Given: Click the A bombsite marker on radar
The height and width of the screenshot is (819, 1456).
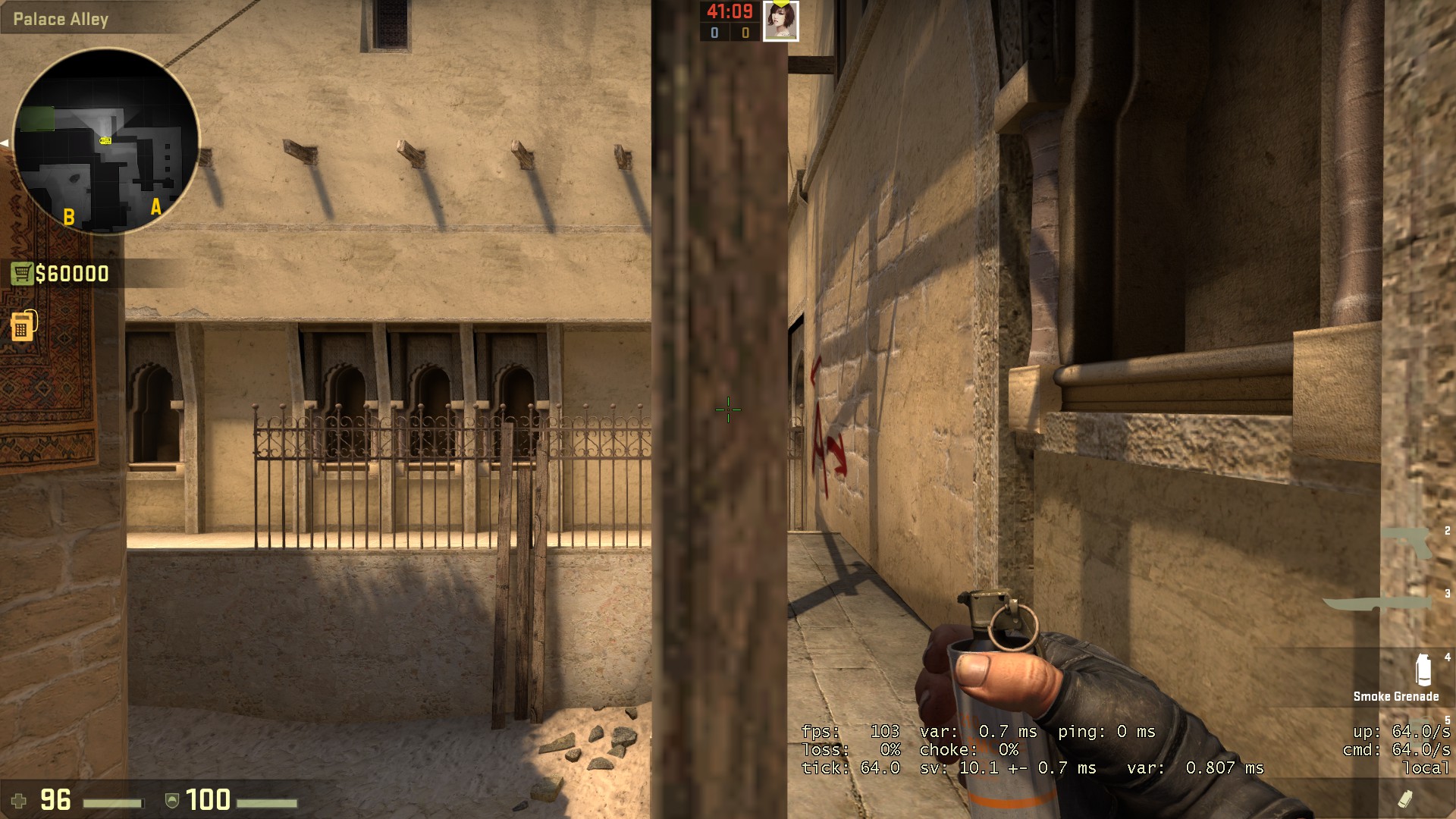Looking at the screenshot, I should click(x=156, y=206).
